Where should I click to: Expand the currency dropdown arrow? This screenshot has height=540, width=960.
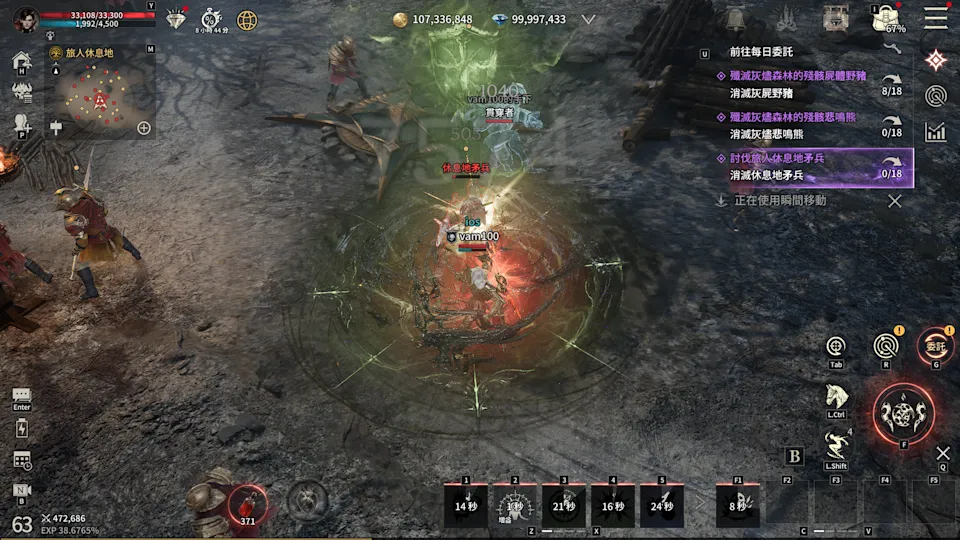click(588, 19)
